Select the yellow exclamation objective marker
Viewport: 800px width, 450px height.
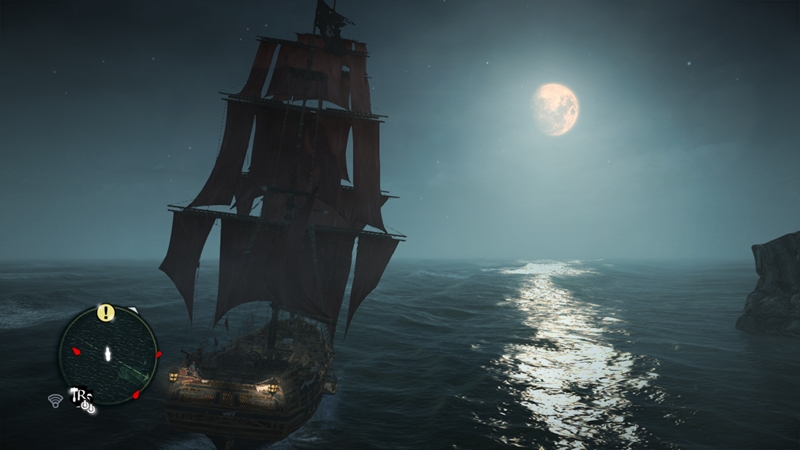(x=106, y=312)
